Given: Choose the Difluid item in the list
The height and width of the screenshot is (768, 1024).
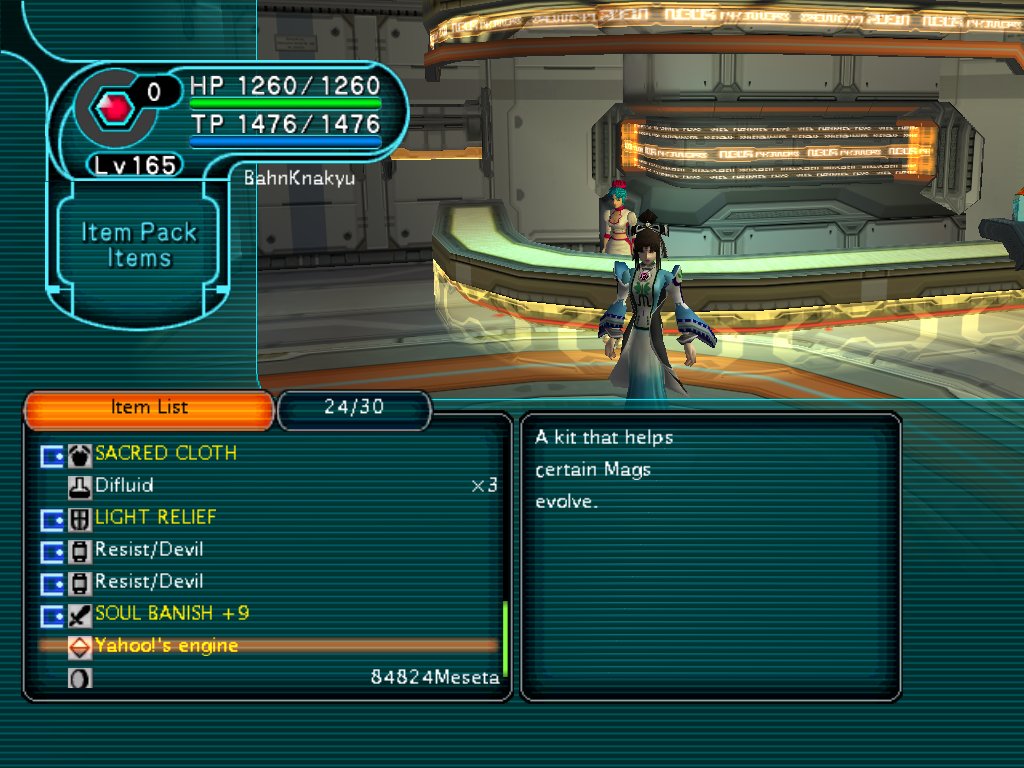Looking at the screenshot, I should tap(124, 486).
